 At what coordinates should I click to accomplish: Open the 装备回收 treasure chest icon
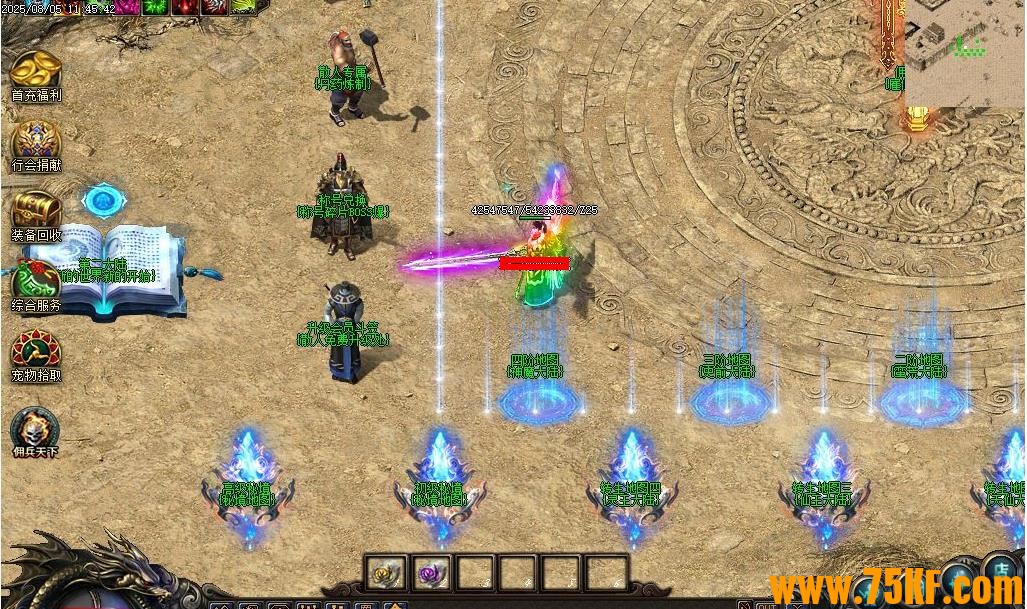coord(36,211)
